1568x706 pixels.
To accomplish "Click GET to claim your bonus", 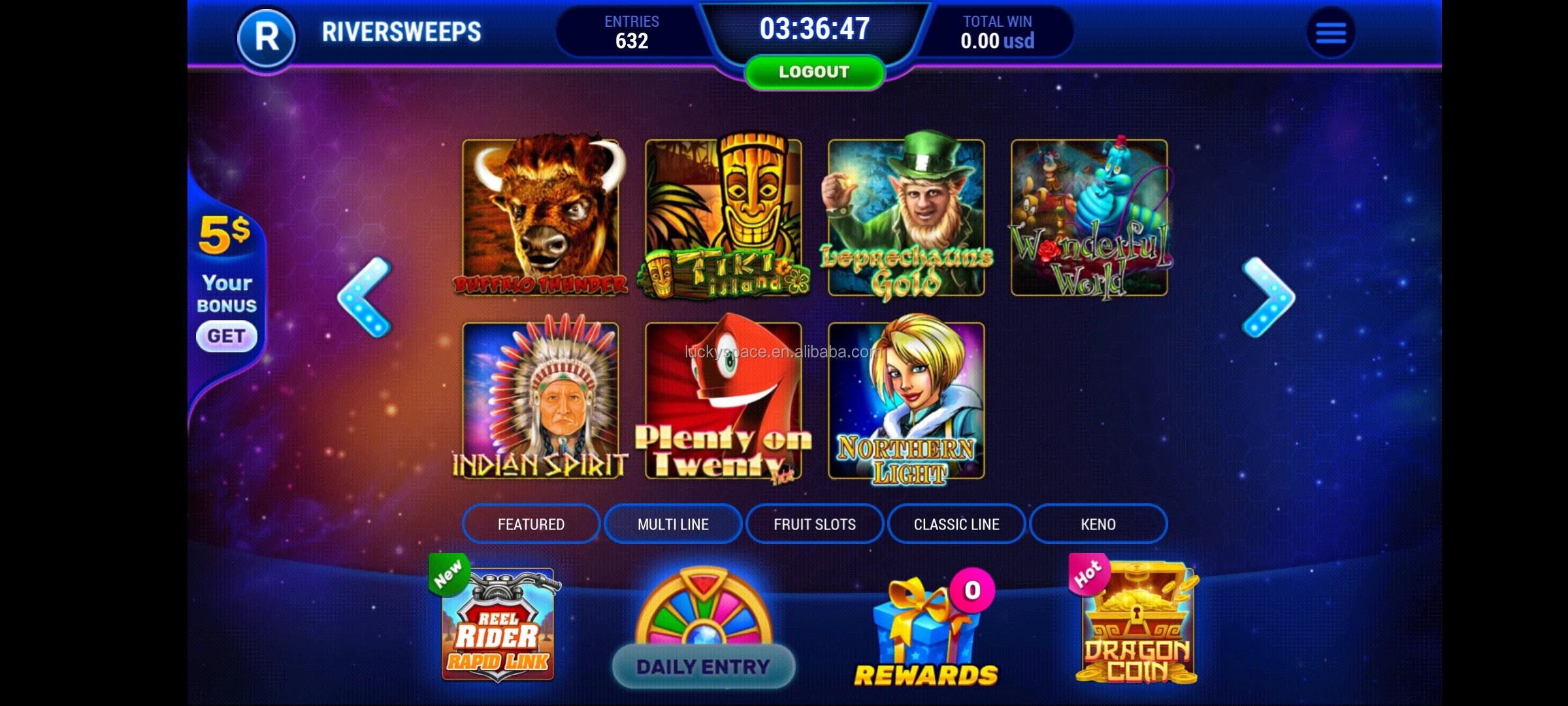I will (226, 335).
